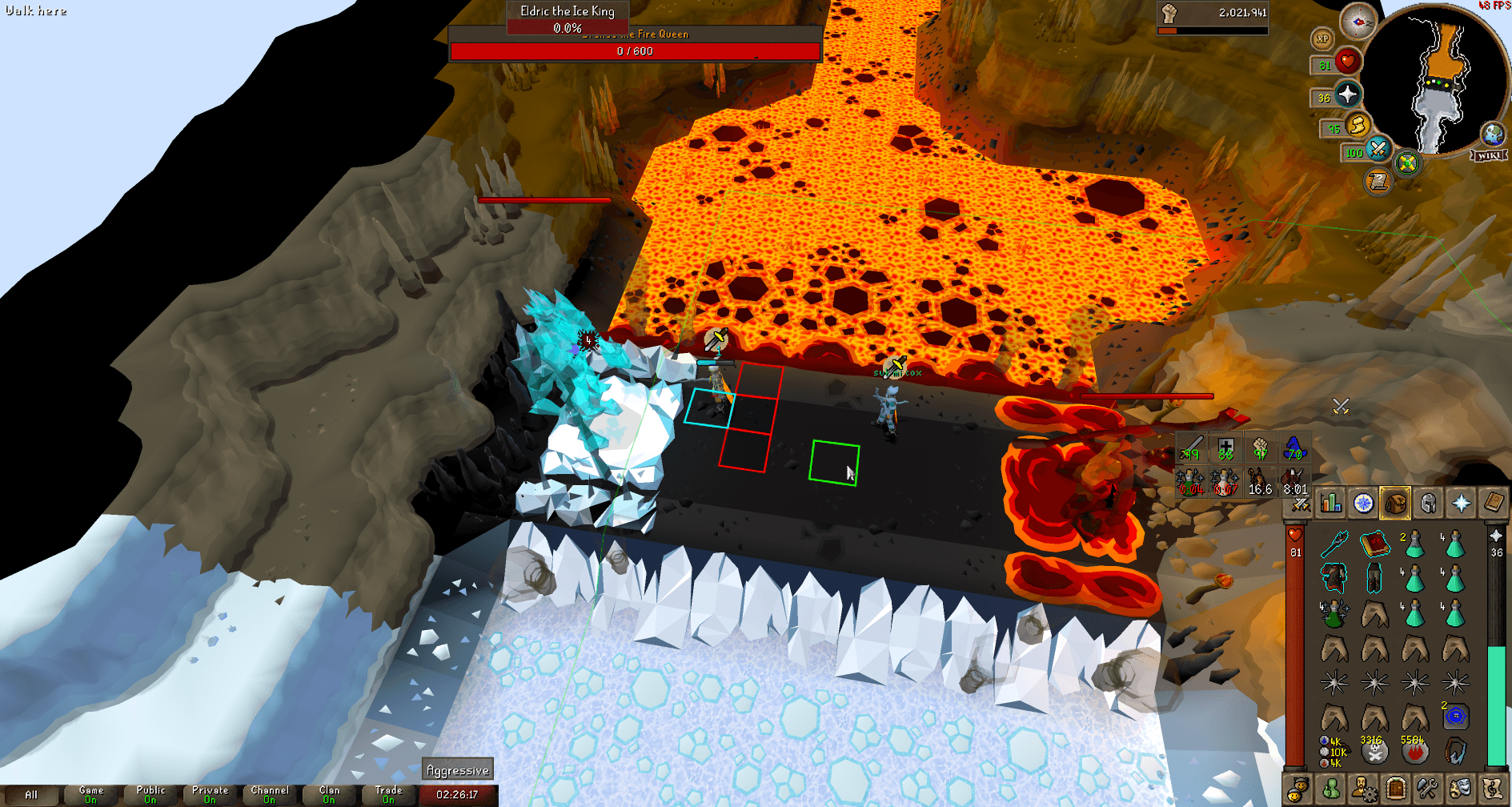Select the All chat filter
The height and width of the screenshot is (807, 1512).
tap(30, 794)
